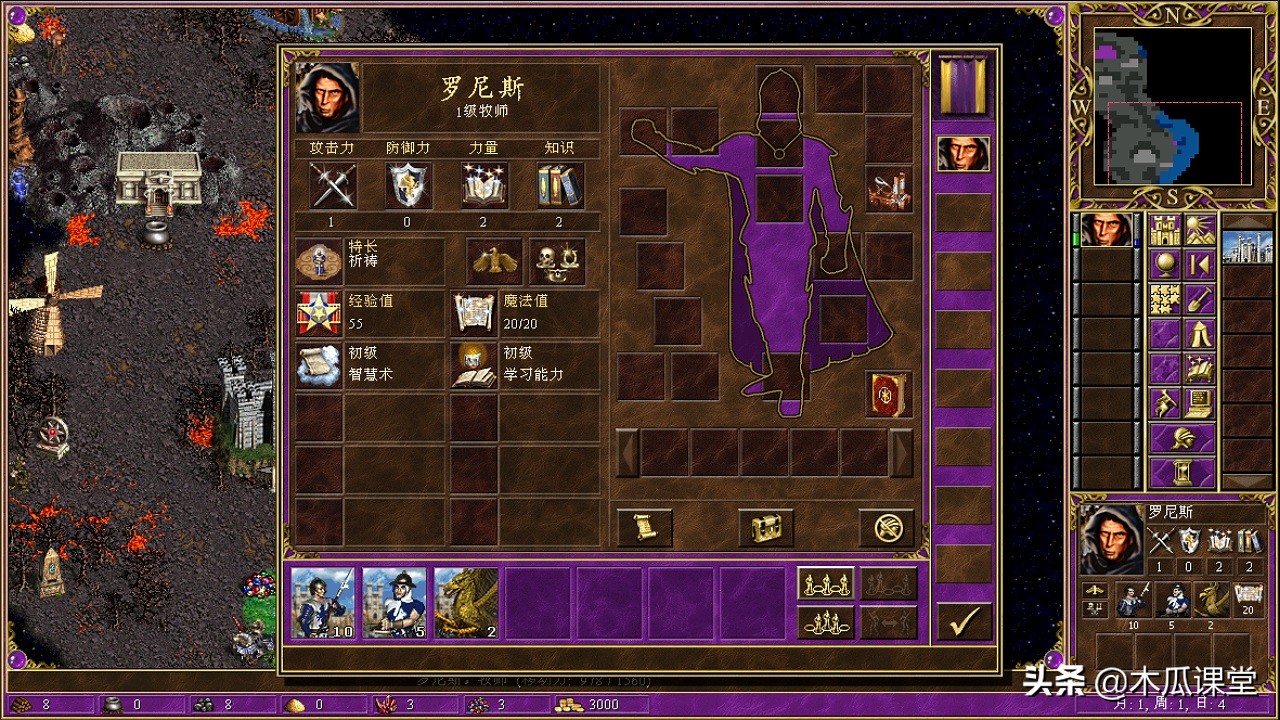Image resolution: width=1280 pixels, height=720 pixels.
Task: End the turn with the hourglass button
Action: (1182, 472)
